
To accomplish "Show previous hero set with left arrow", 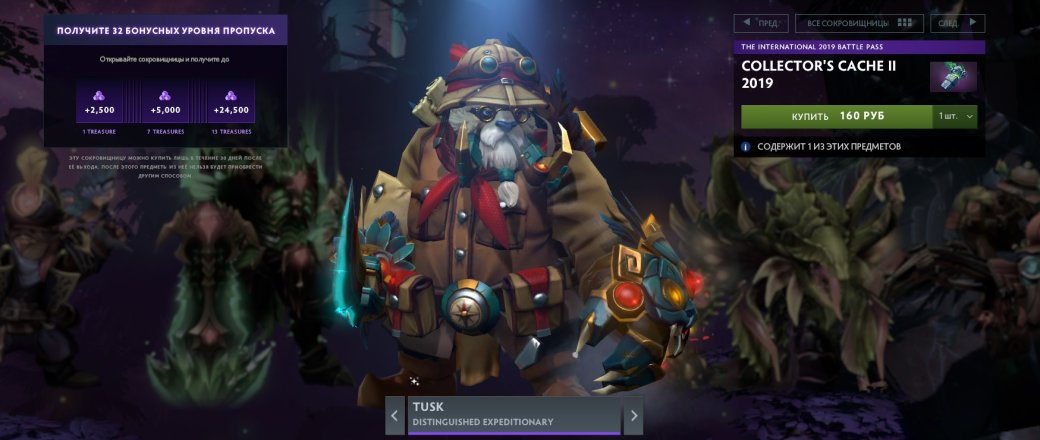I will (x=395, y=415).
